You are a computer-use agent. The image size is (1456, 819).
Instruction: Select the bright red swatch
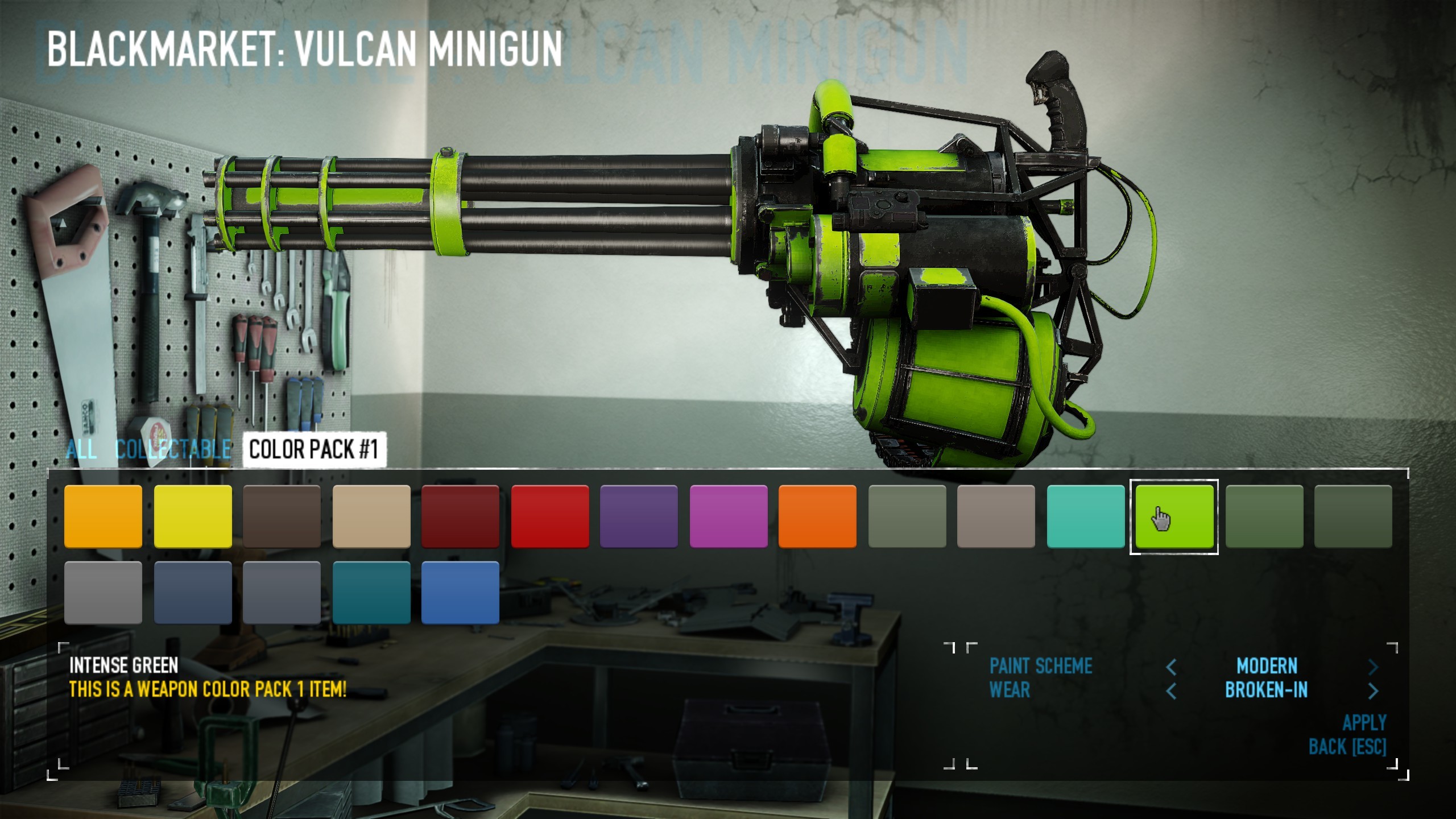(x=550, y=516)
